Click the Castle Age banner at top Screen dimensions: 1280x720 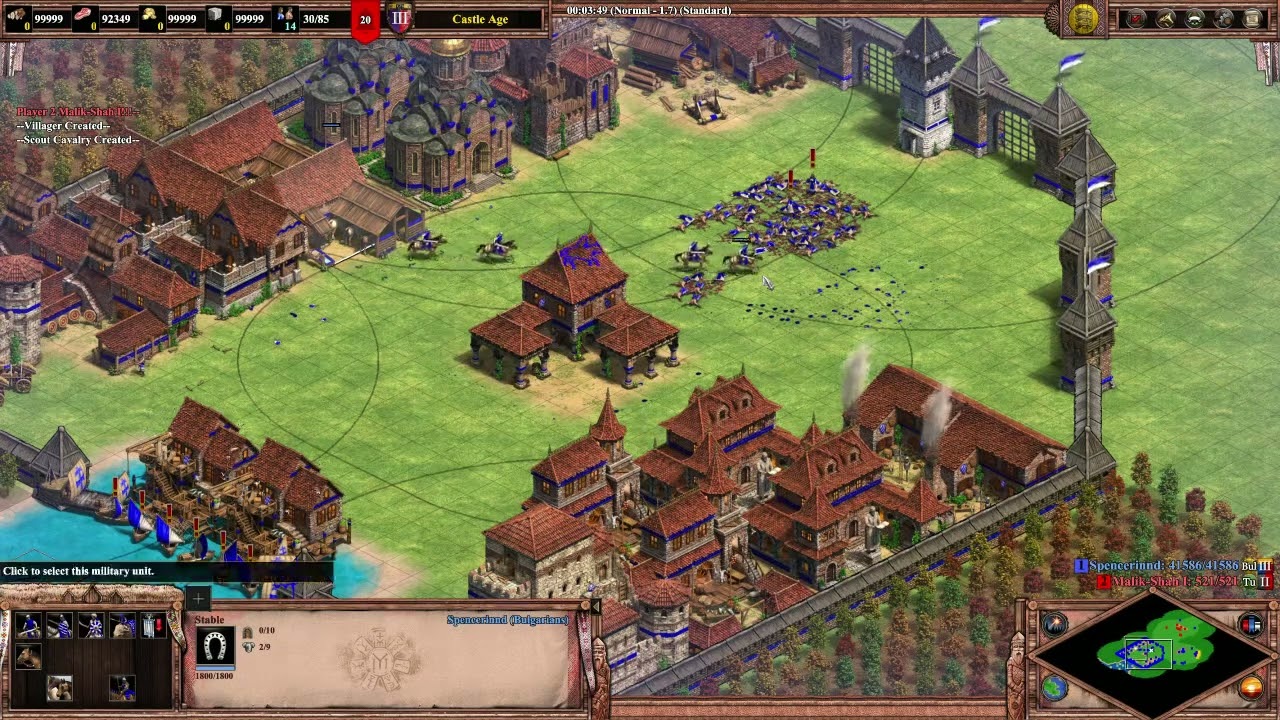click(x=480, y=19)
